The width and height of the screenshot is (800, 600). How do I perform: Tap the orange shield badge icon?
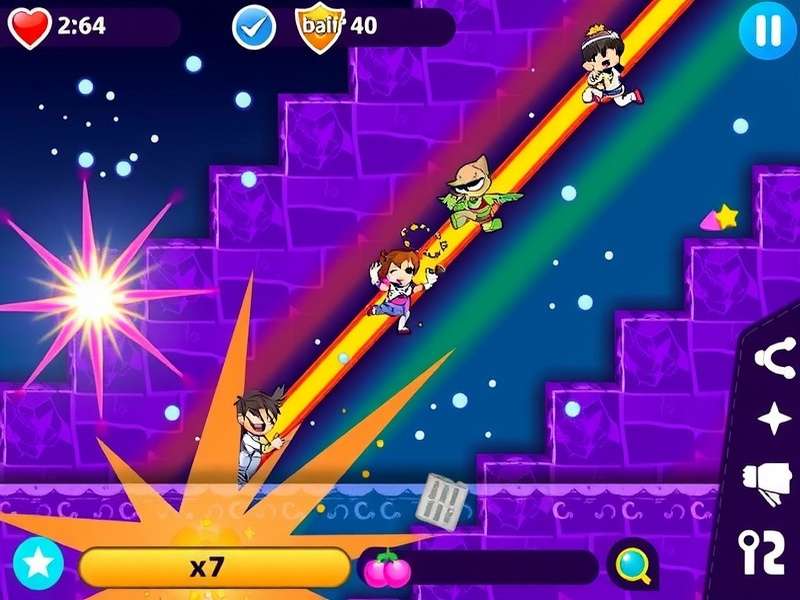[x=318, y=25]
